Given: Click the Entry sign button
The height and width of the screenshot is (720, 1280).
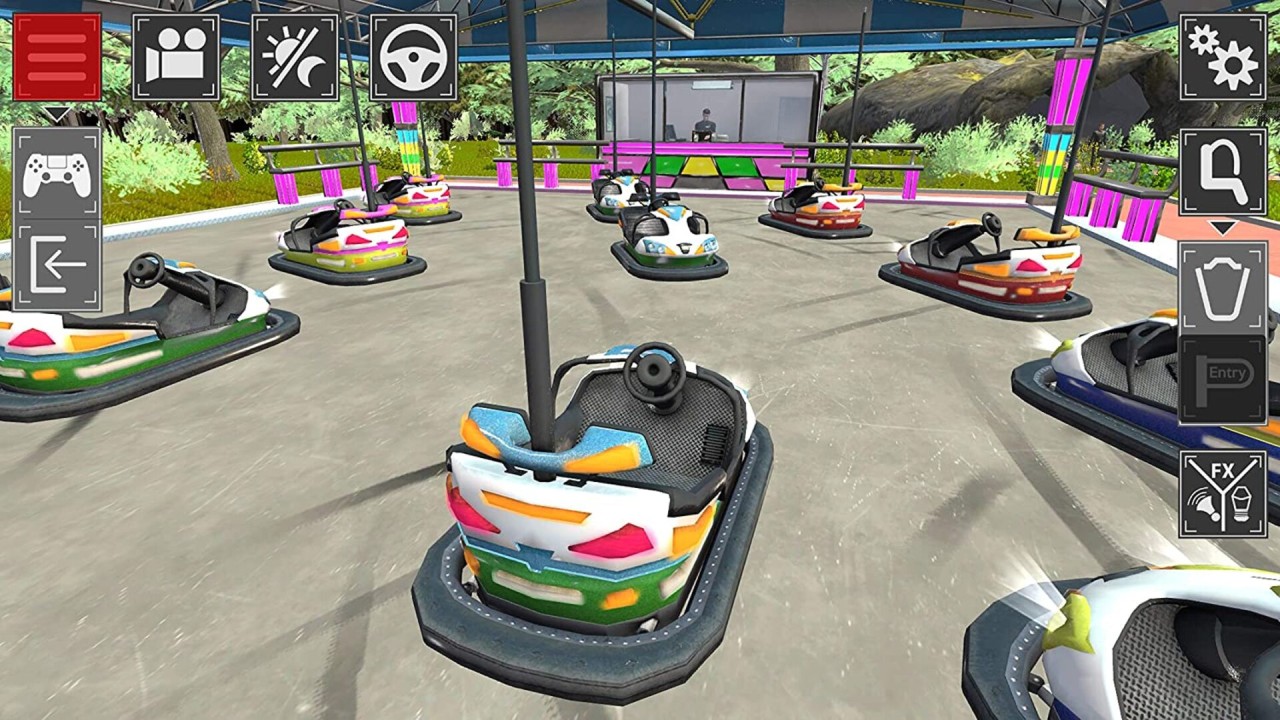Looking at the screenshot, I should coord(1223,379).
